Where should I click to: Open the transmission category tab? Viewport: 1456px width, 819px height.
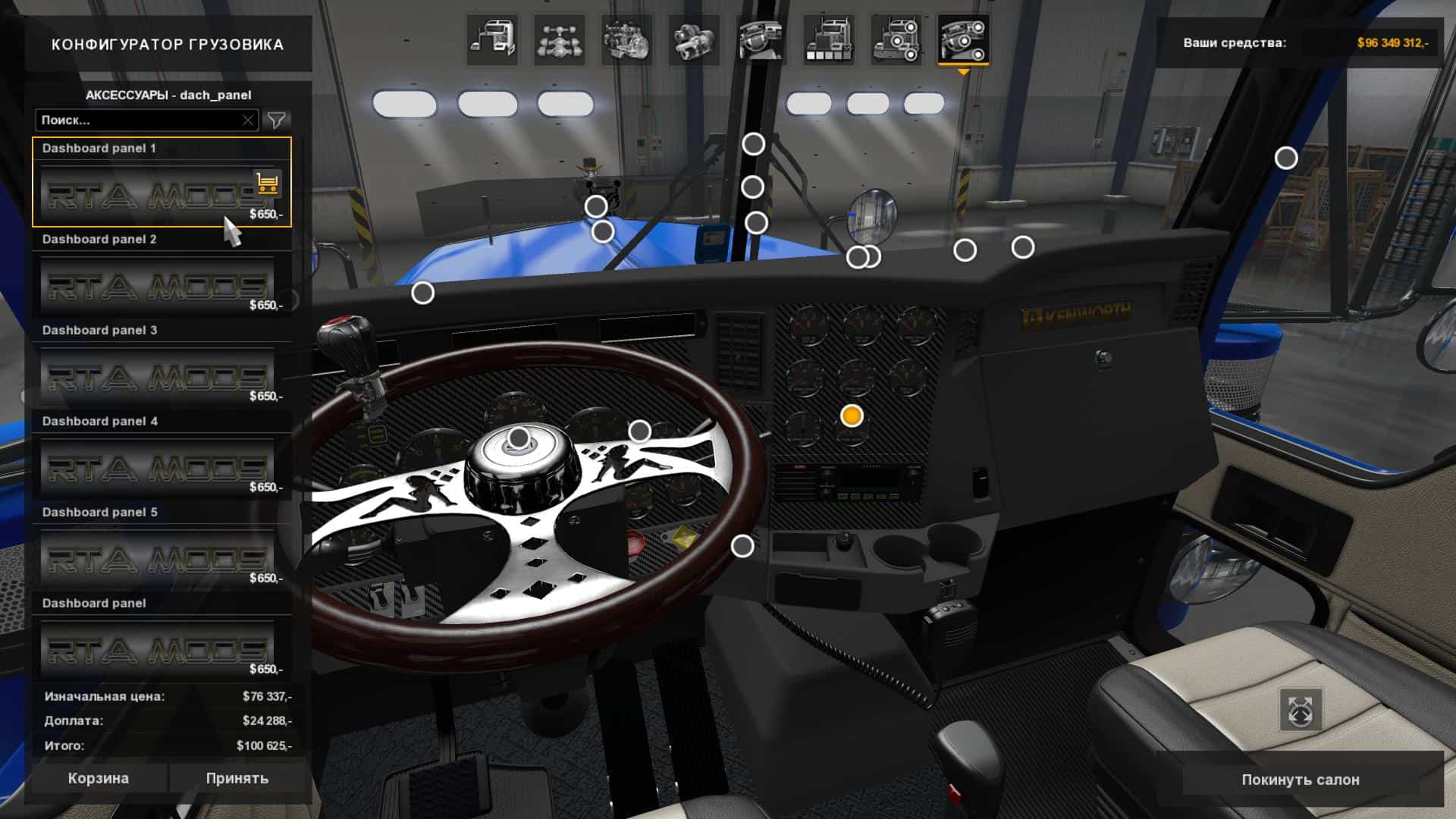point(693,40)
